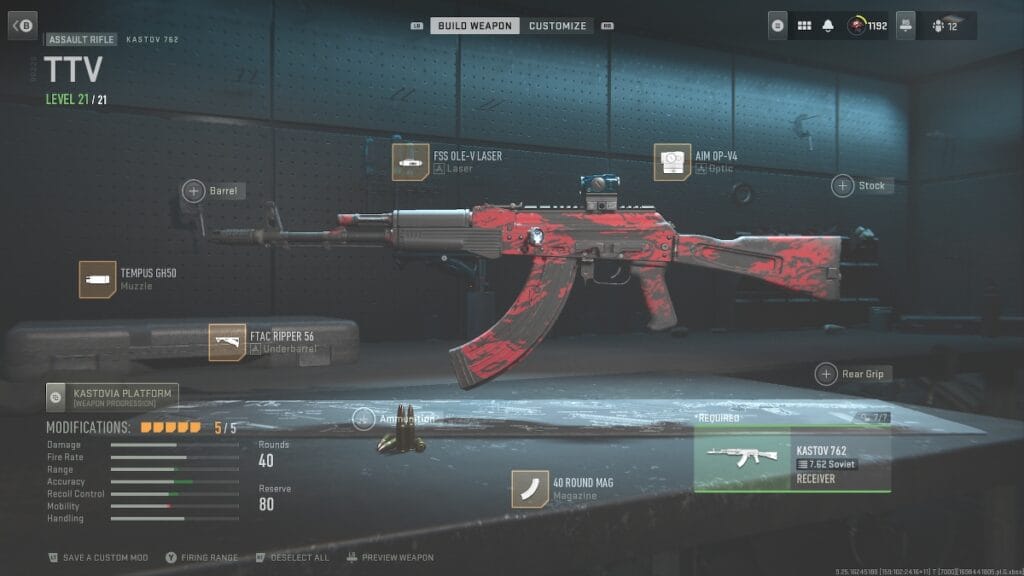Screen dimensions: 1024x576
Task: Open Kastovia Platform weapon progression
Action: point(112,397)
